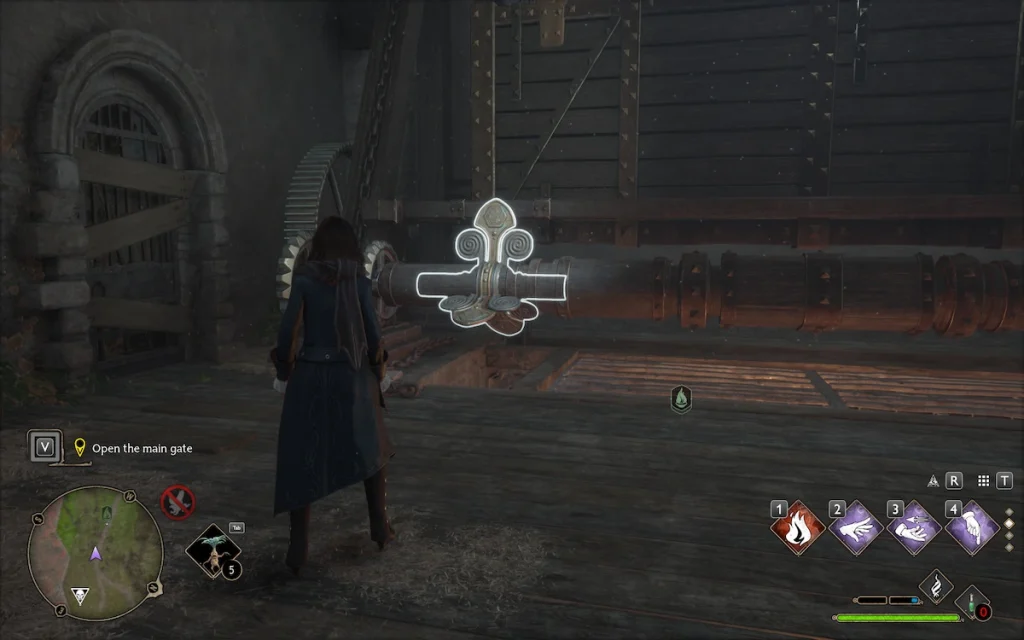This screenshot has height=640, width=1024.
Task: Click the skull marker on the minimap
Action: (x=79, y=596)
